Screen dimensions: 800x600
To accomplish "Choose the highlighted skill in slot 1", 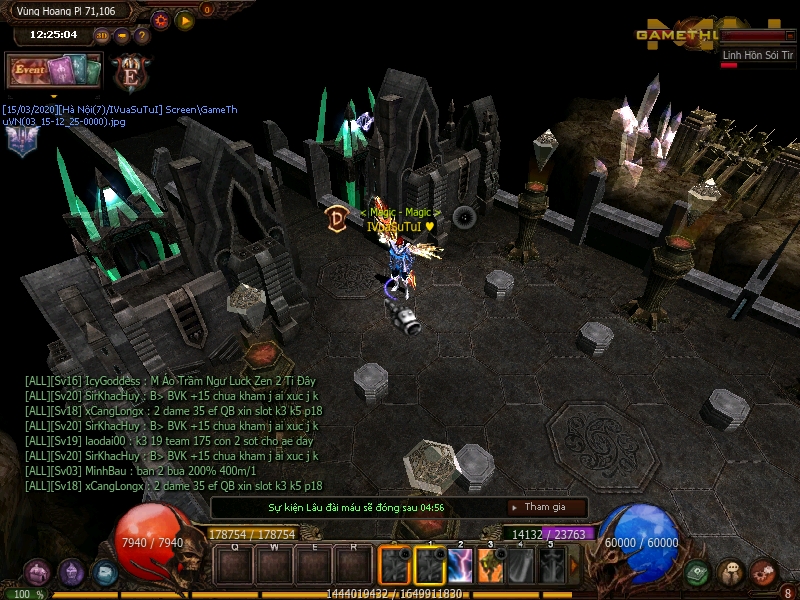I will (429, 566).
